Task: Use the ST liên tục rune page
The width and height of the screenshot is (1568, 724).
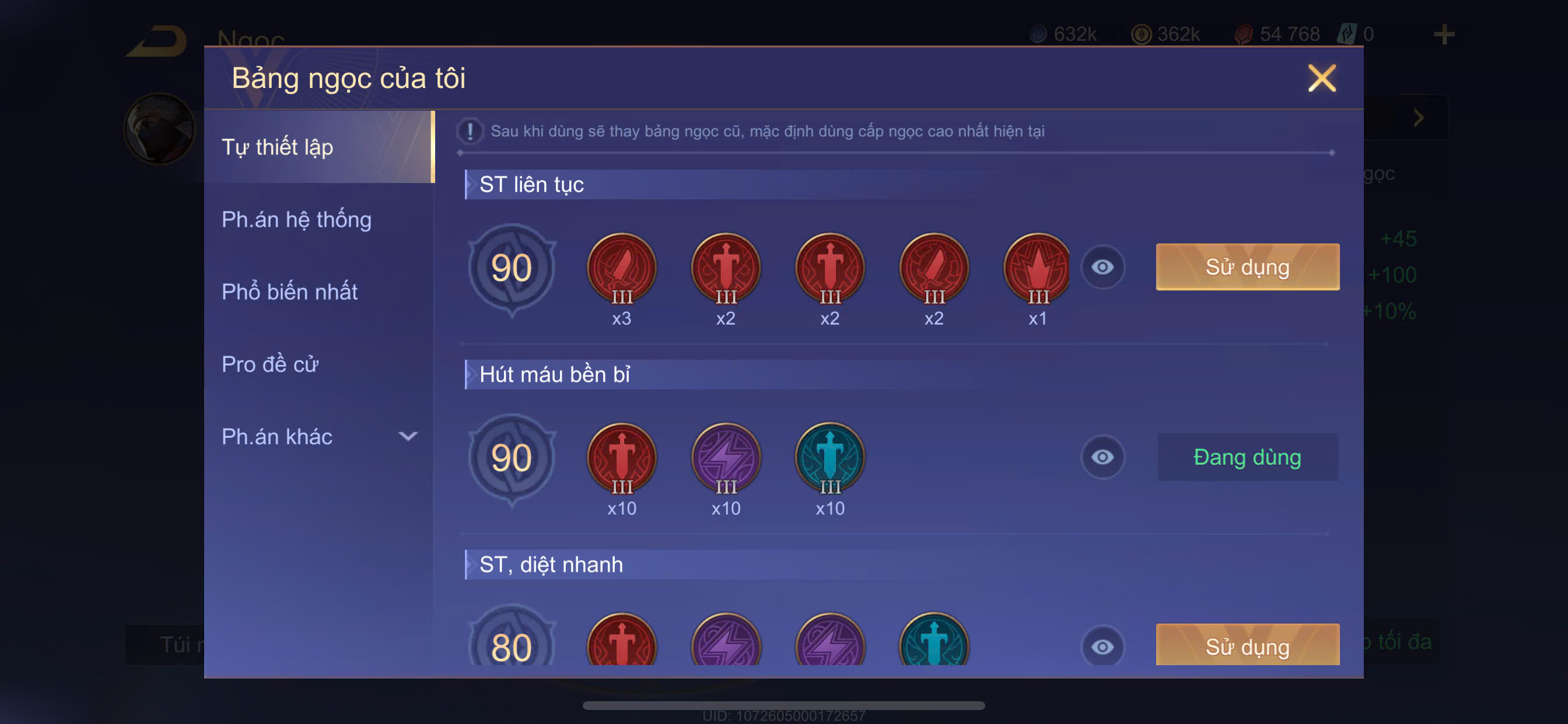Action: click(1247, 267)
